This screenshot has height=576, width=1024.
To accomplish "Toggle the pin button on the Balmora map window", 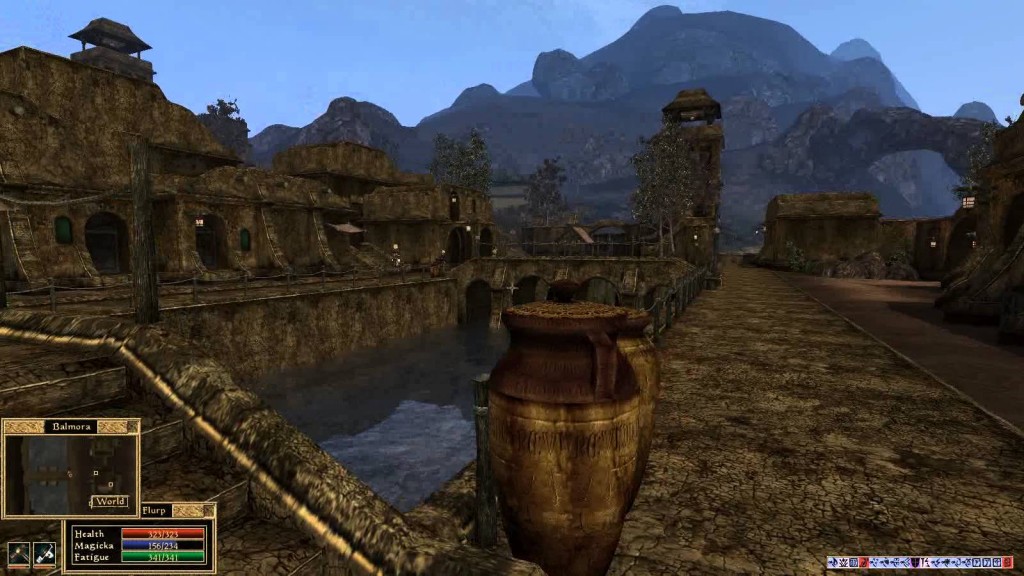I will coord(131,426).
